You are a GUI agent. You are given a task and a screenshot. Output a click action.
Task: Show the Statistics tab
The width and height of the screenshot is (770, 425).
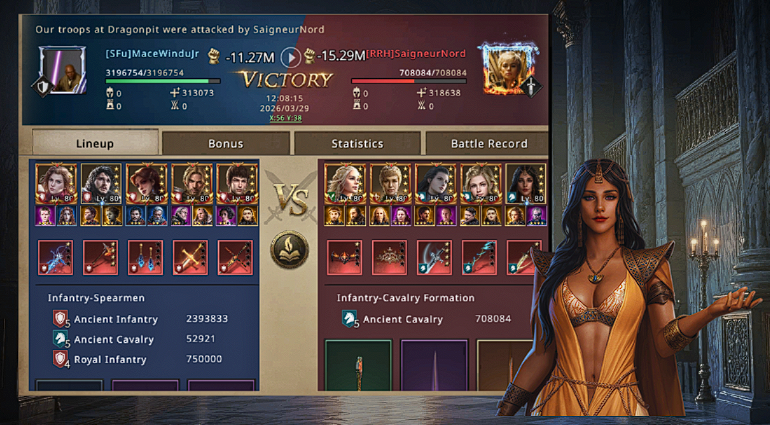[x=357, y=143]
